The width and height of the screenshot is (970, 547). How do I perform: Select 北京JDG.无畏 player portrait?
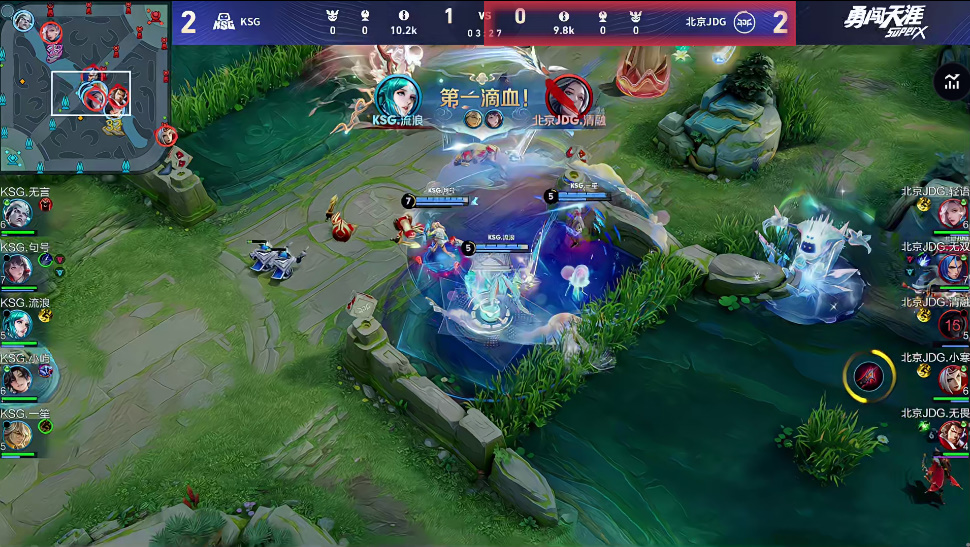(x=951, y=434)
